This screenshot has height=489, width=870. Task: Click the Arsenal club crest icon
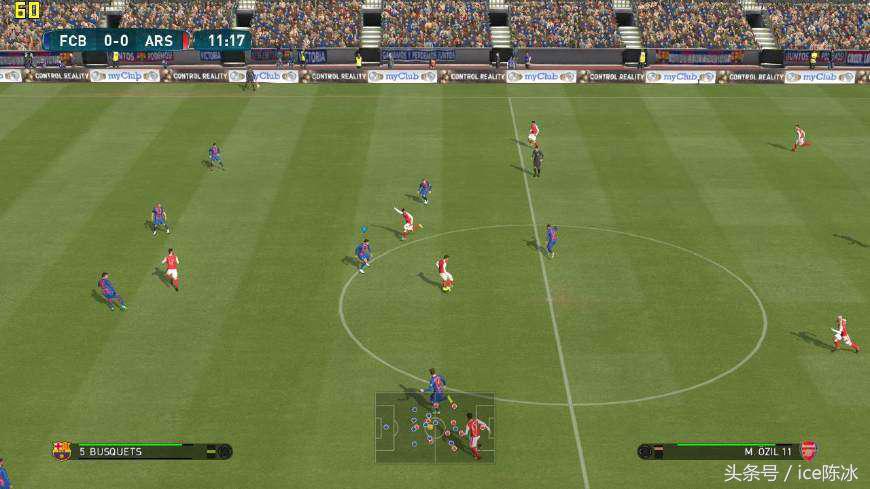(x=808, y=451)
